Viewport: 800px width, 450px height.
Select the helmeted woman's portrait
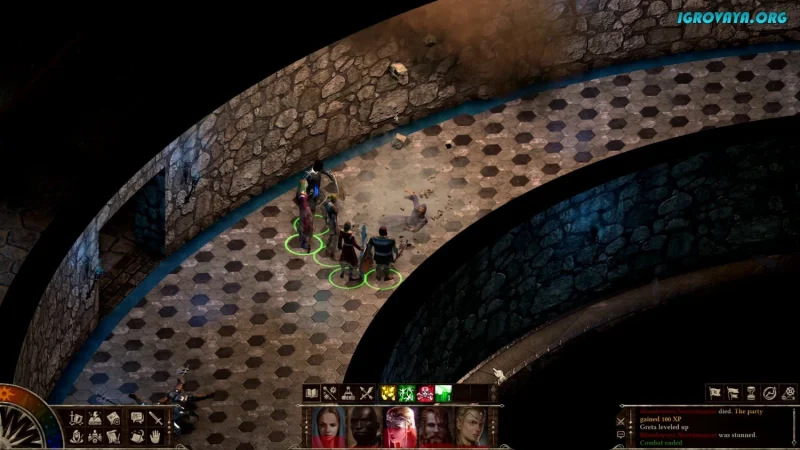click(x=399, y=427)
